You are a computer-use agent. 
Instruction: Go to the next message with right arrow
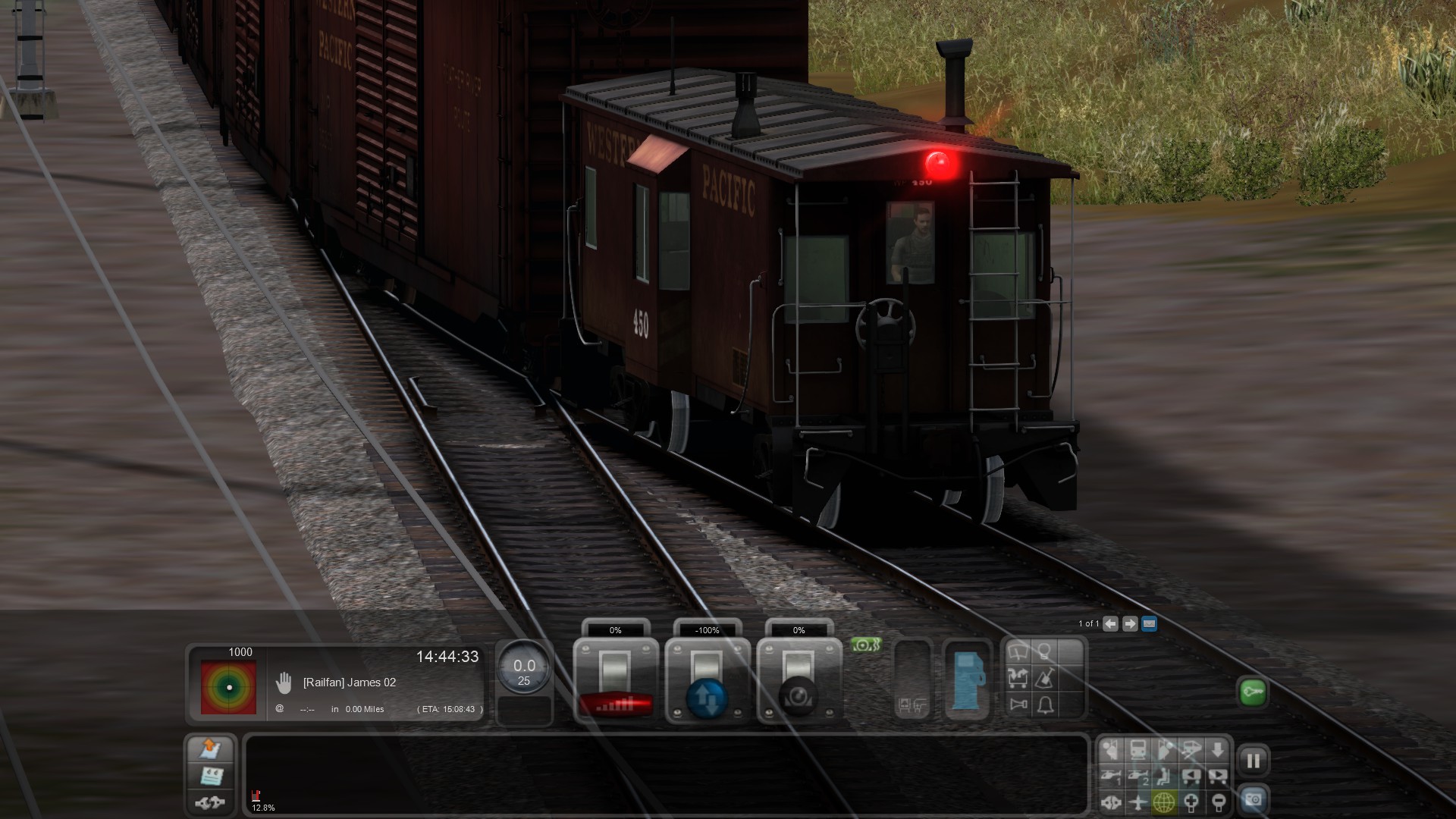(1130, 624)
